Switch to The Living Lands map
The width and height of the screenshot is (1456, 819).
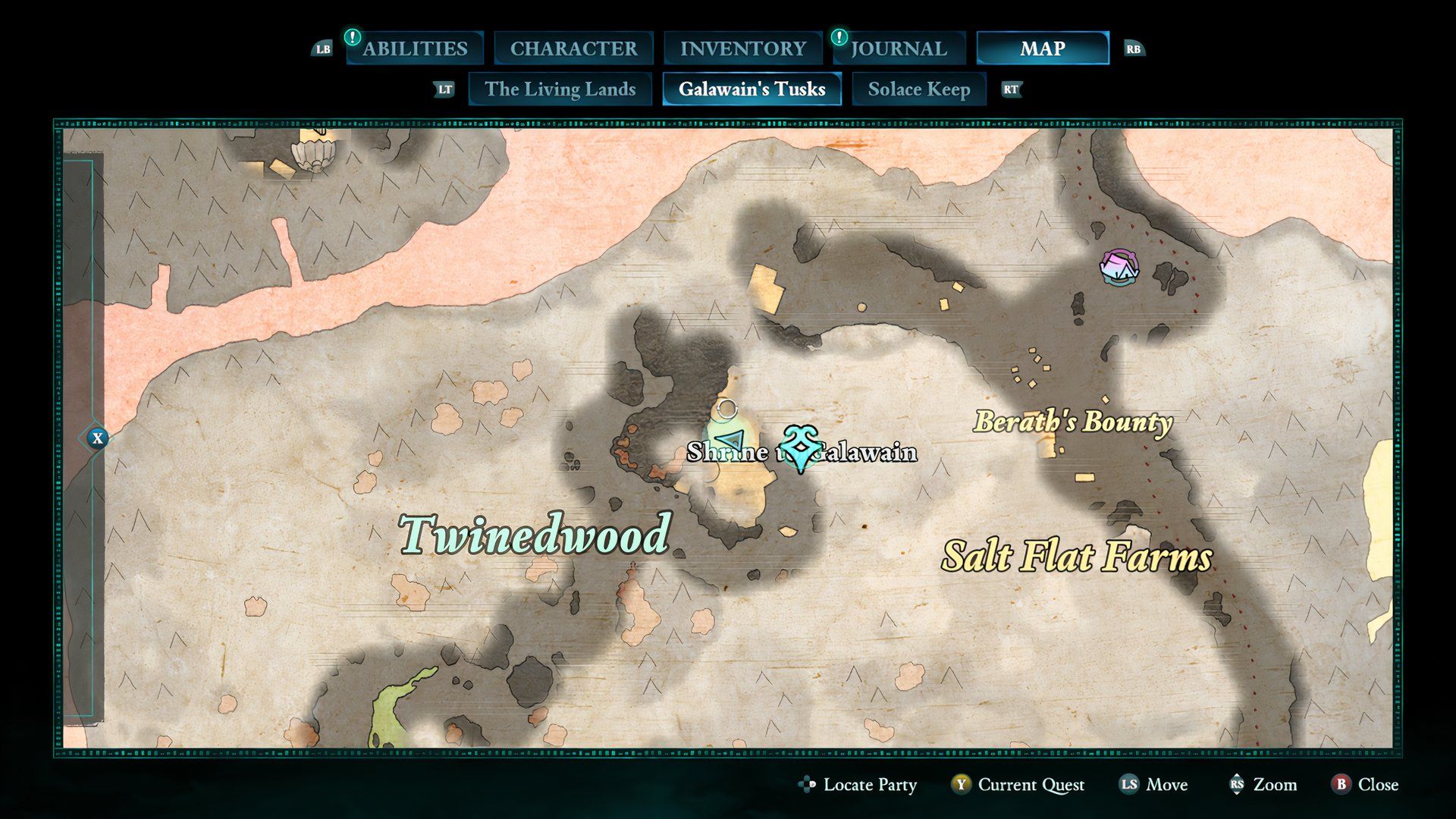[x=560, y=89]
